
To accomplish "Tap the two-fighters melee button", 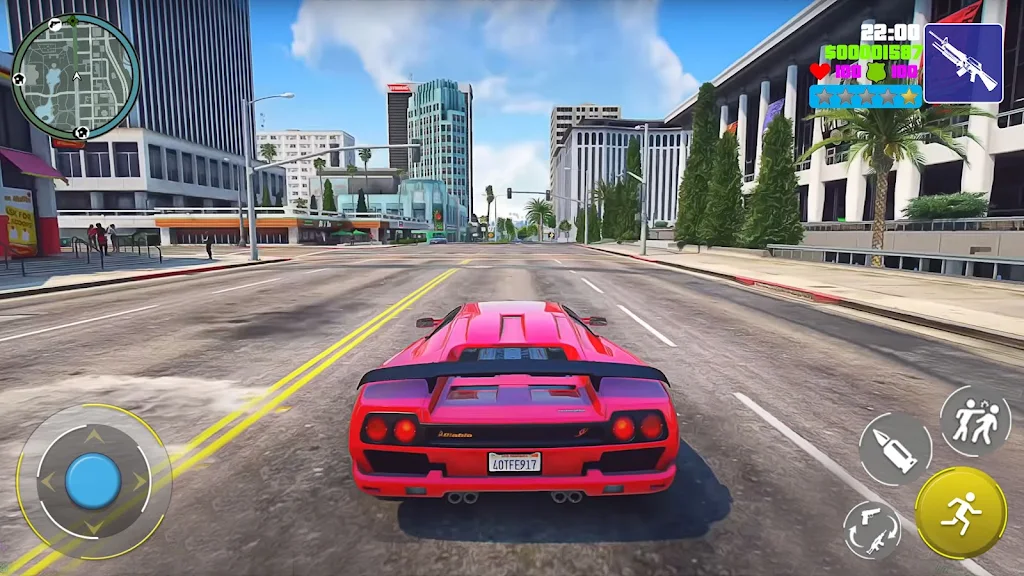I will (x=974, y=421).
